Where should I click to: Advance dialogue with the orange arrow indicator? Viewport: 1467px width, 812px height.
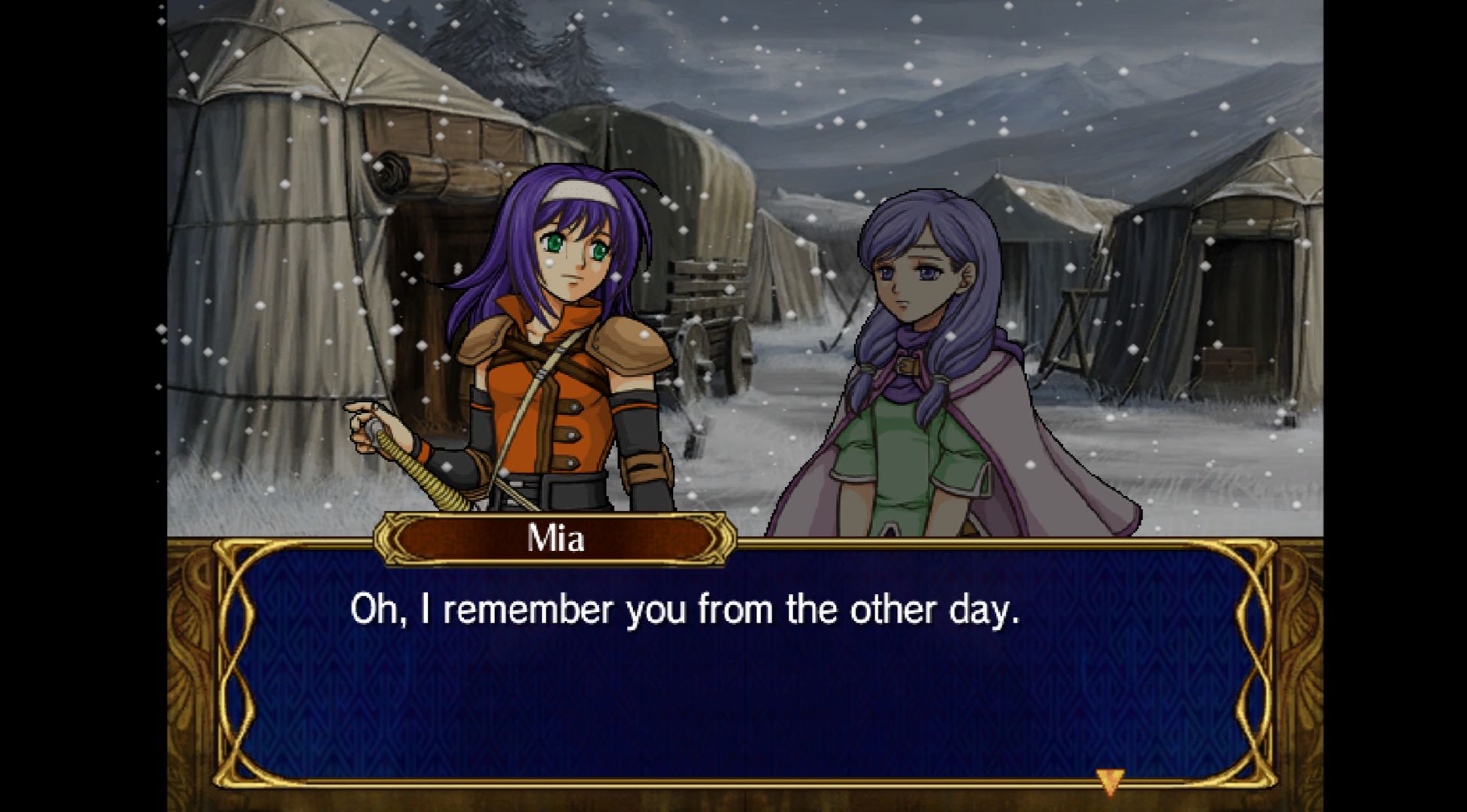(x=1108, y=780)
